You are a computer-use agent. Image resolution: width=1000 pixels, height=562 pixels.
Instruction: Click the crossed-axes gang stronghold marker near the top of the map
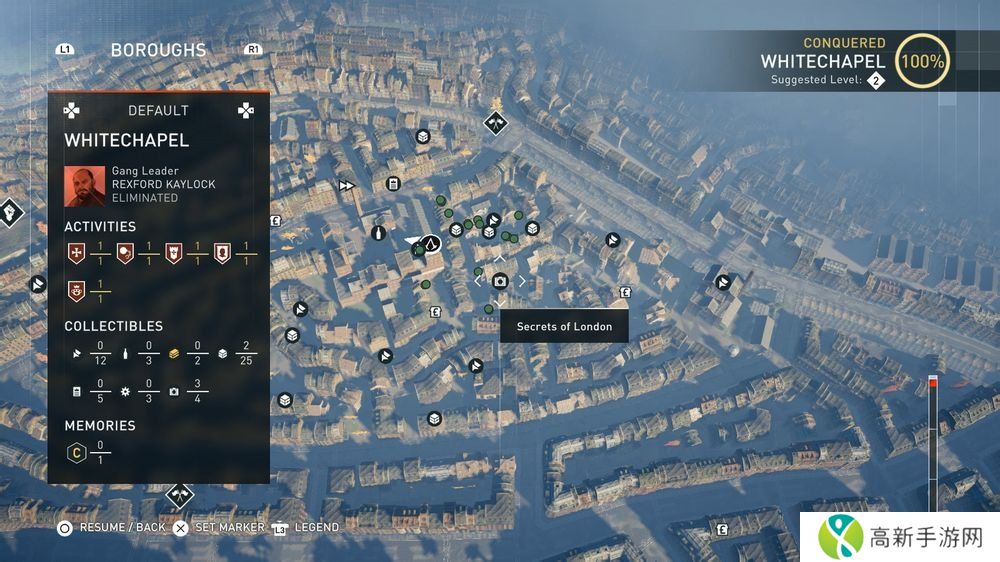[x=495, y=123]
